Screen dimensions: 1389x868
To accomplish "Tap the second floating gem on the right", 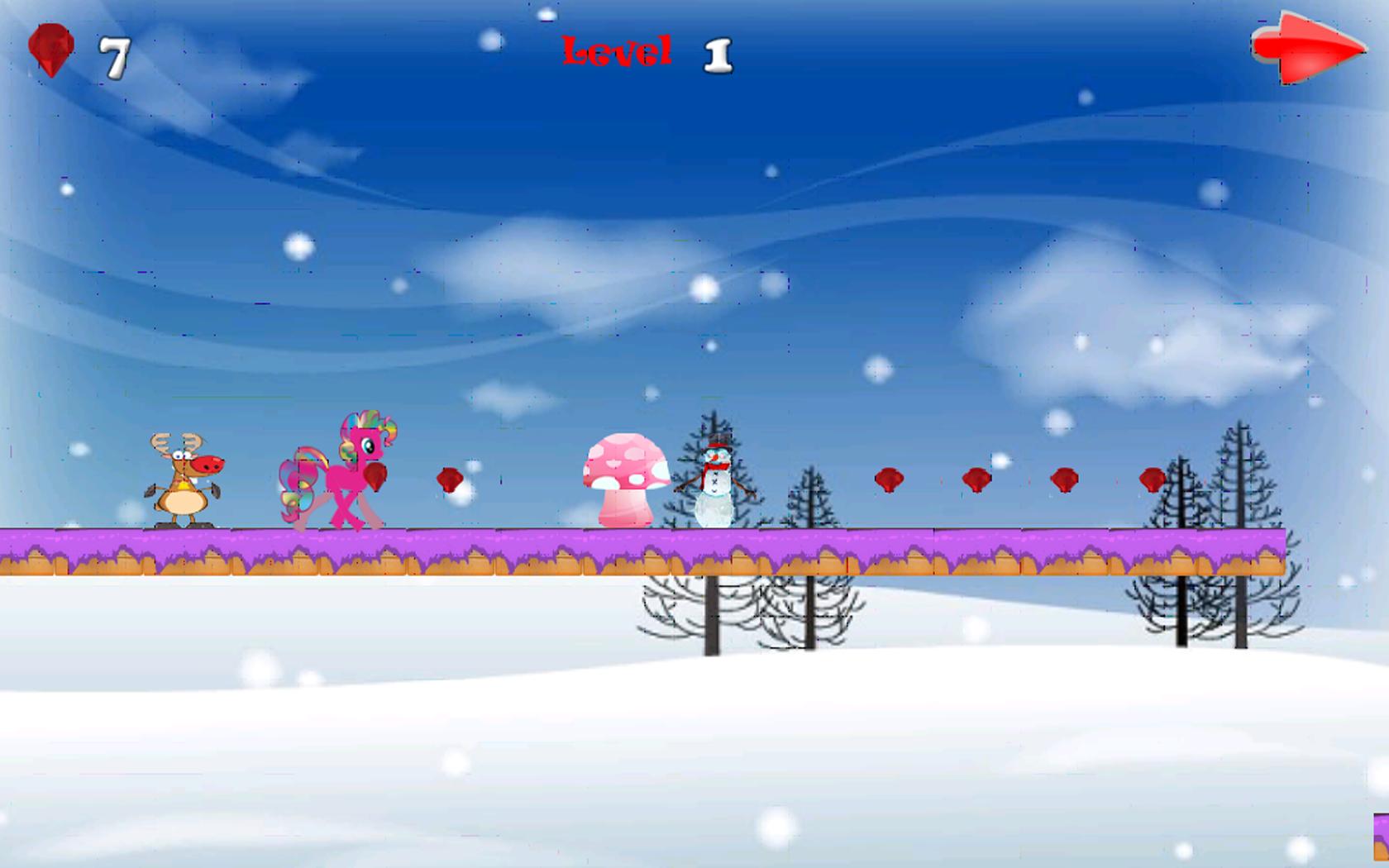I will [976, 478].
